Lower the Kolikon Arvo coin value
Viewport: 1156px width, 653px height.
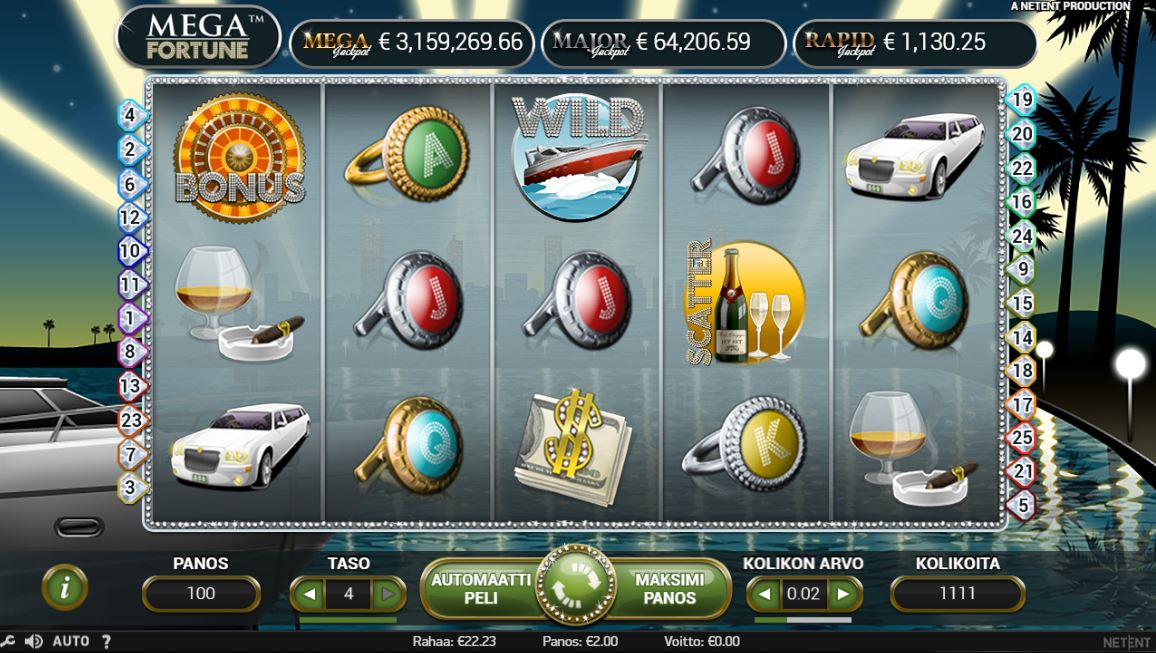765,594
